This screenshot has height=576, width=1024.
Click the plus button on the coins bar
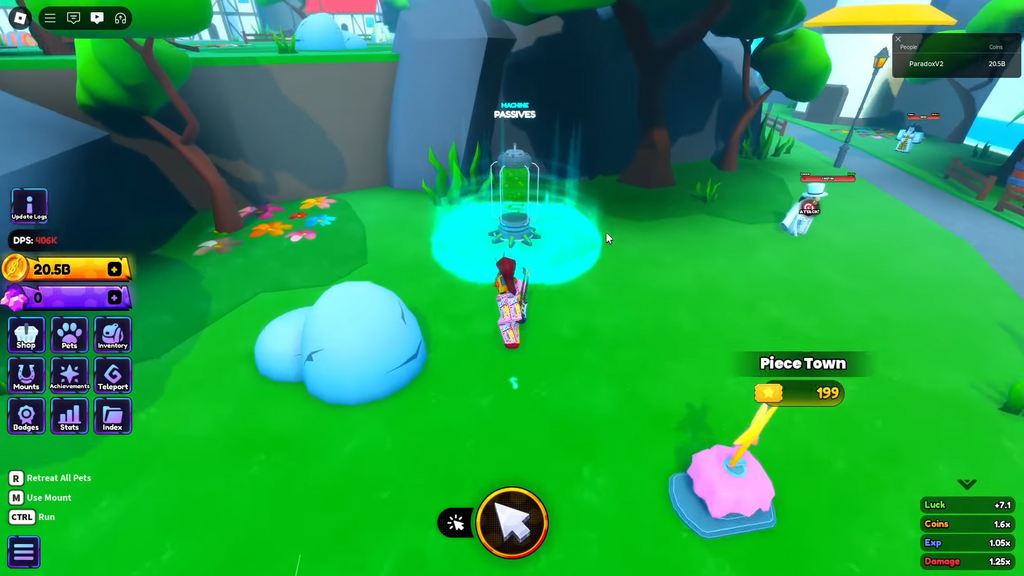[115, 269]
